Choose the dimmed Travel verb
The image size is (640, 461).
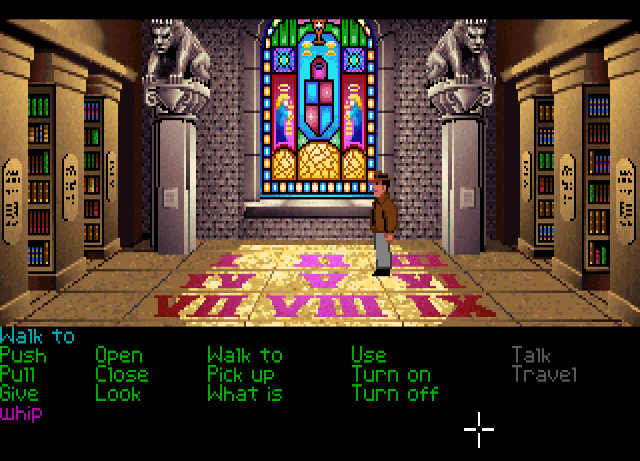(x=544, y=374)
